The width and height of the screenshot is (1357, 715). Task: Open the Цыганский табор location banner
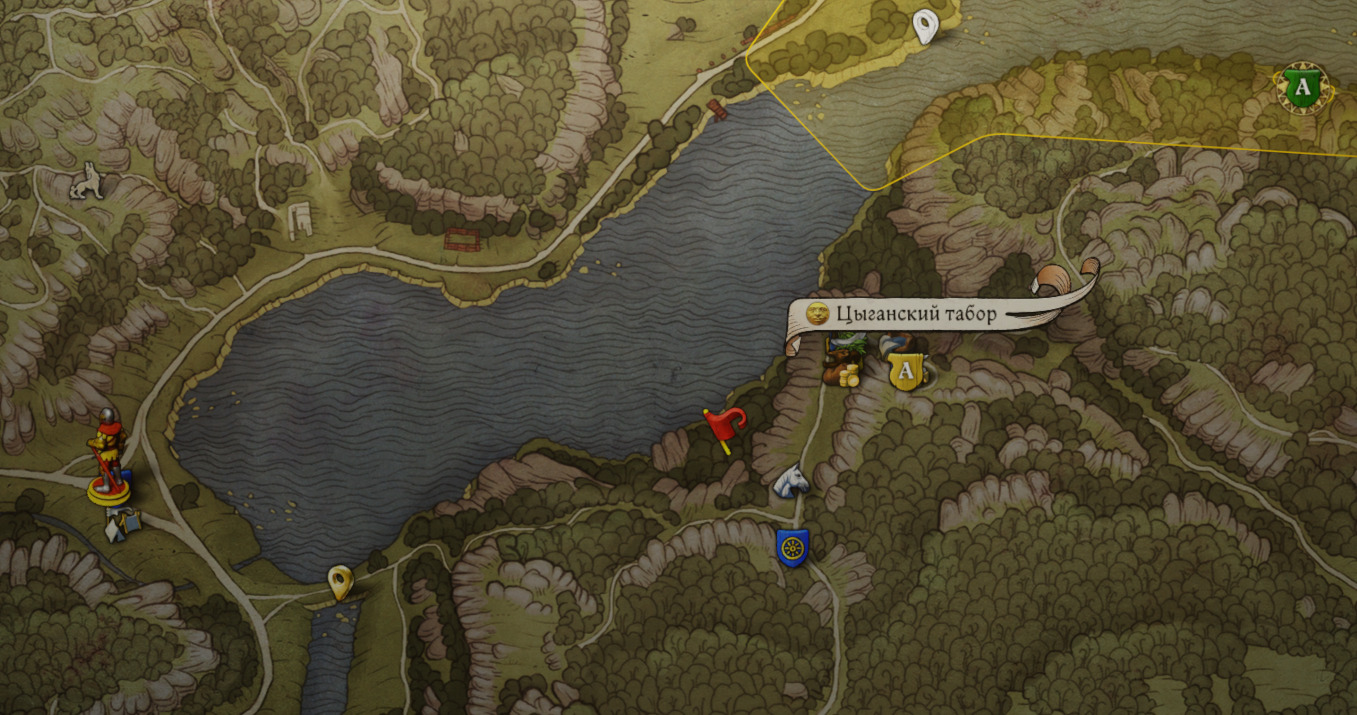916,314
